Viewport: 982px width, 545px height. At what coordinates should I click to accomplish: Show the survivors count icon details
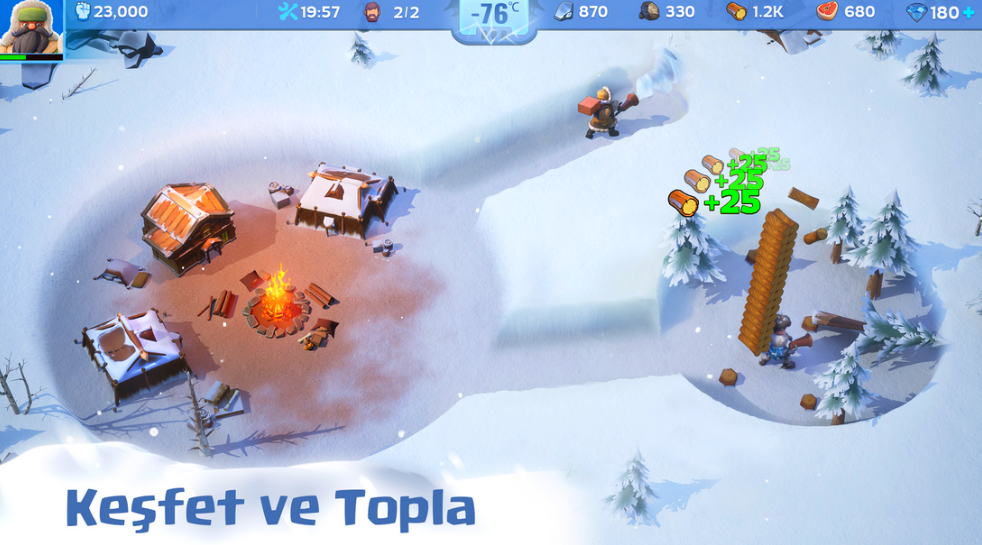372,12
